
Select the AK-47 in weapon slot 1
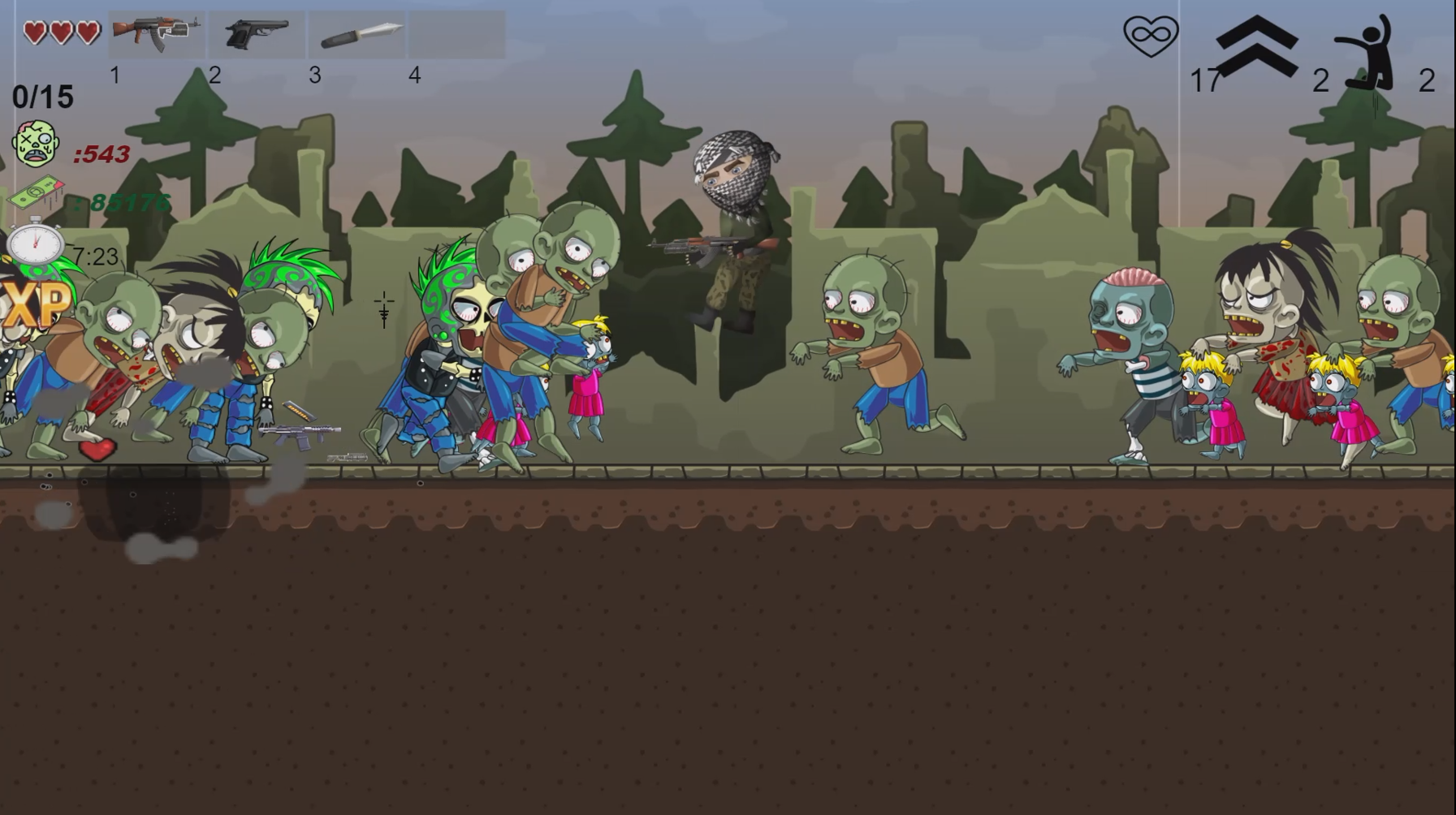coord(158,34)
